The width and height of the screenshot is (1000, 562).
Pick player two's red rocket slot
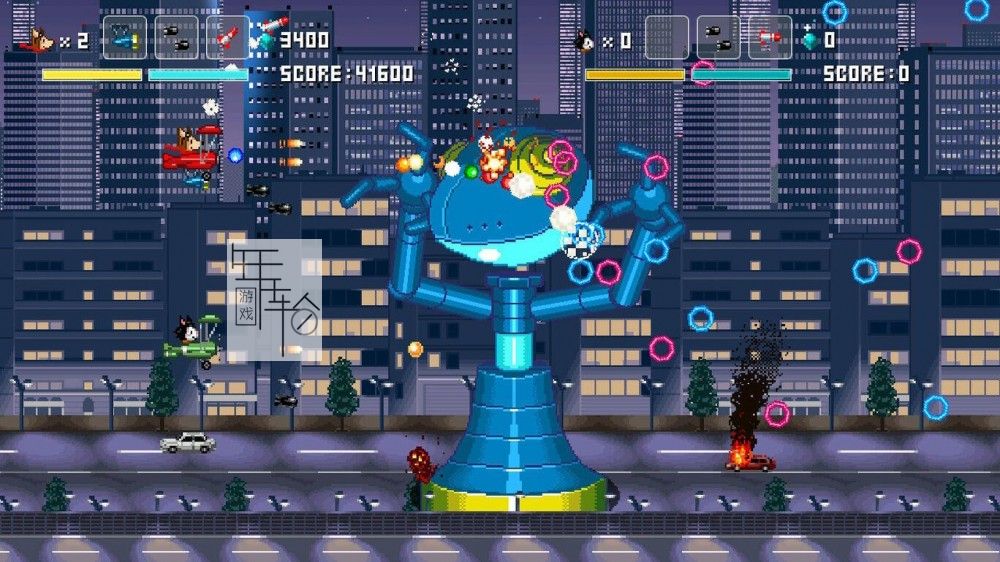coord(770,39)
